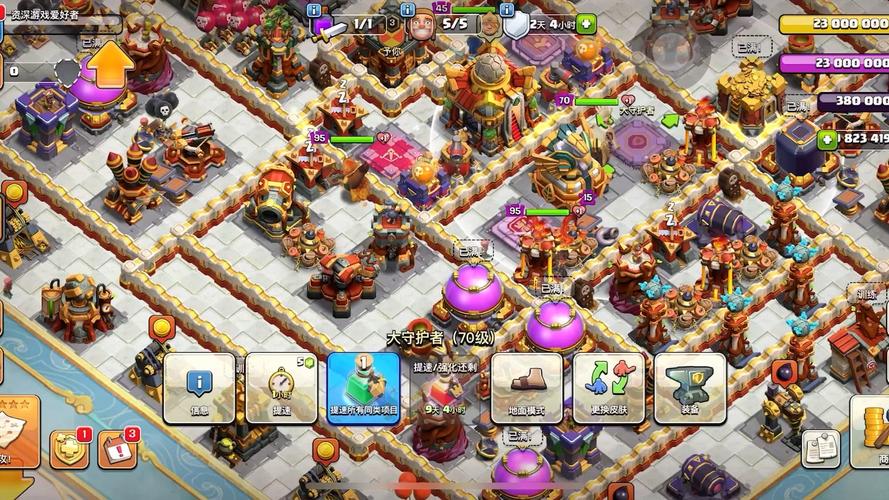The image size is (889, 500).
Task: Open the change skin button
Action: (x=609, y=387)
